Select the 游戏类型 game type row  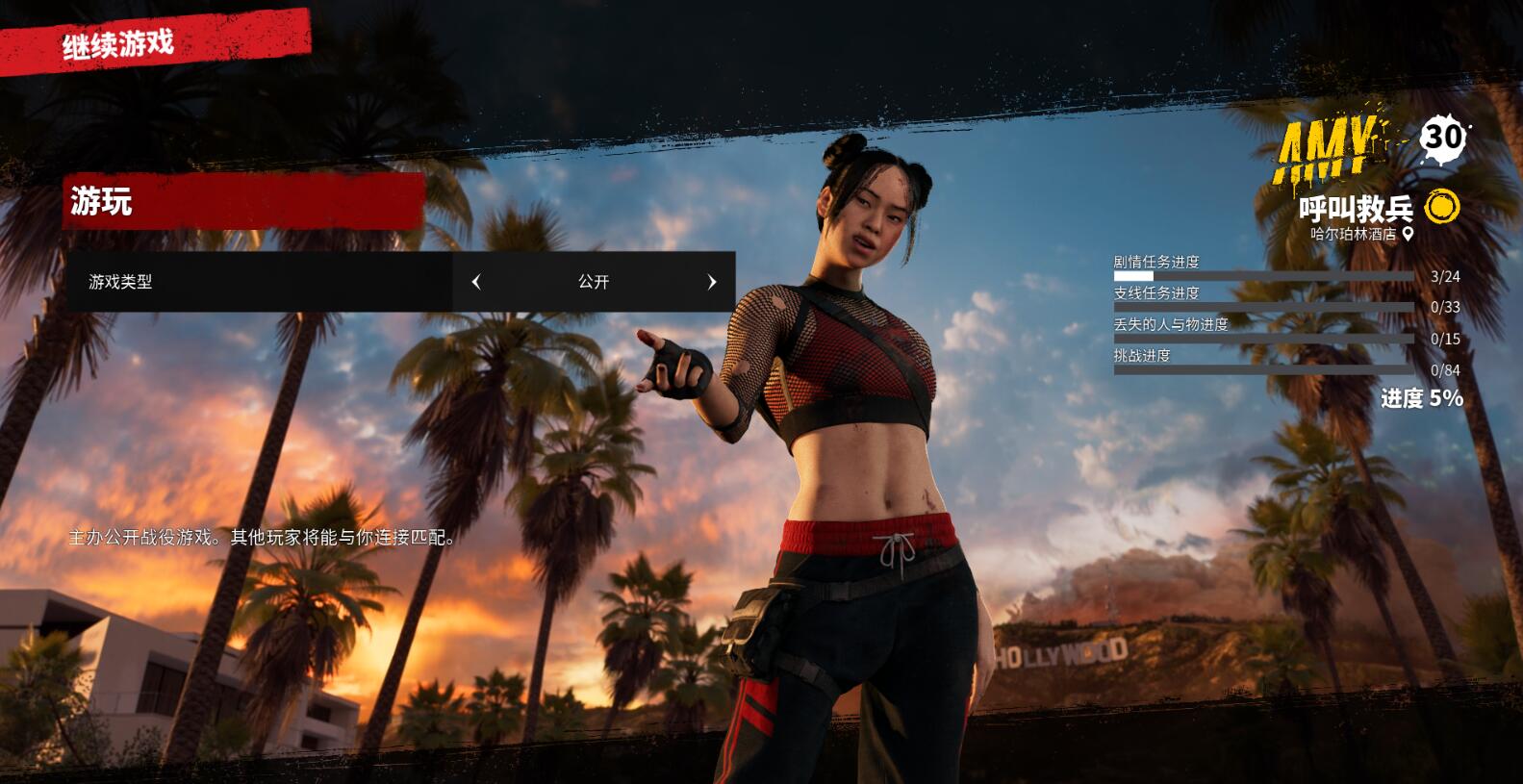click(259, 282)
